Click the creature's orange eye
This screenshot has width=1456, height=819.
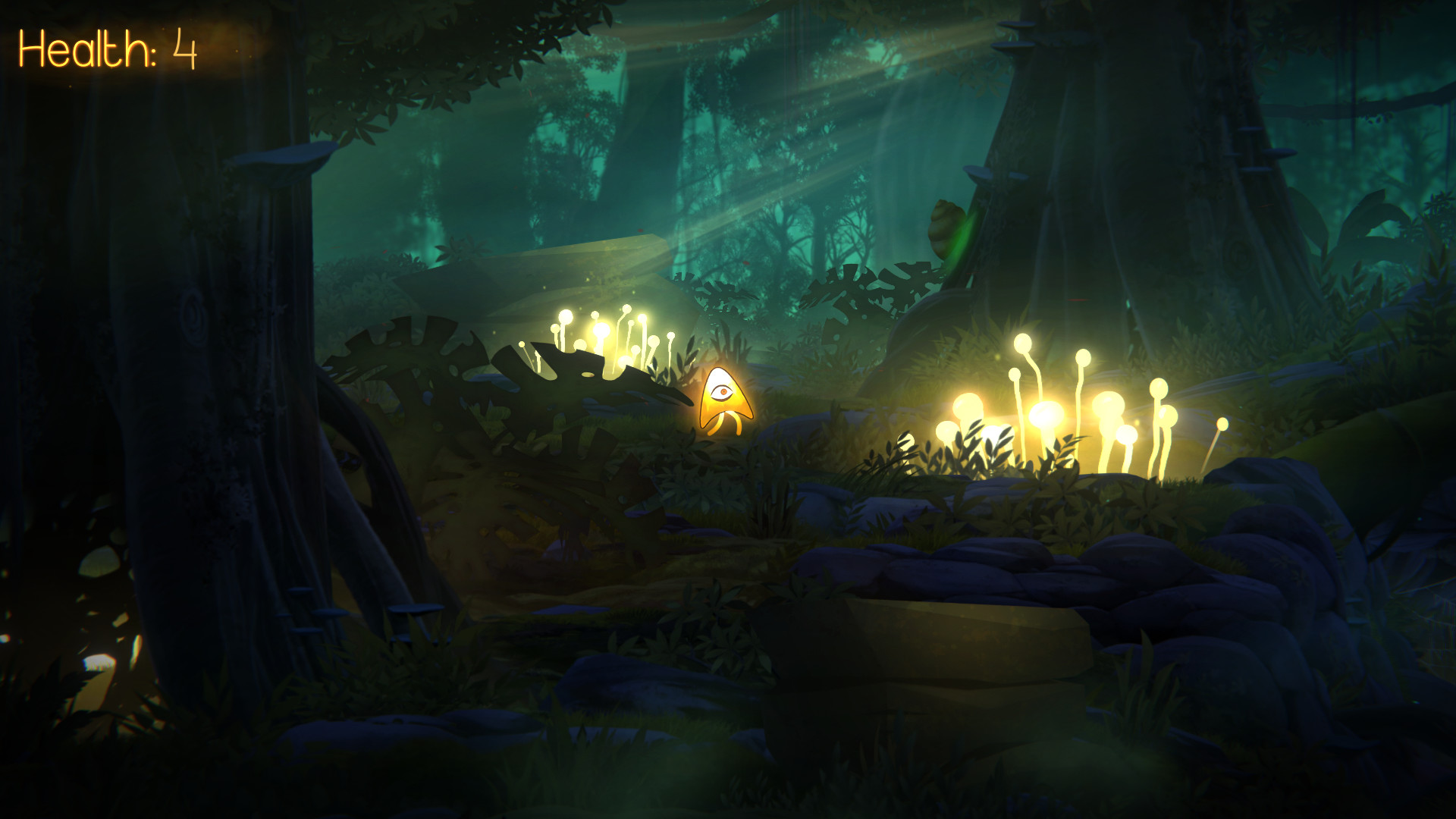[x=723, y=391]
